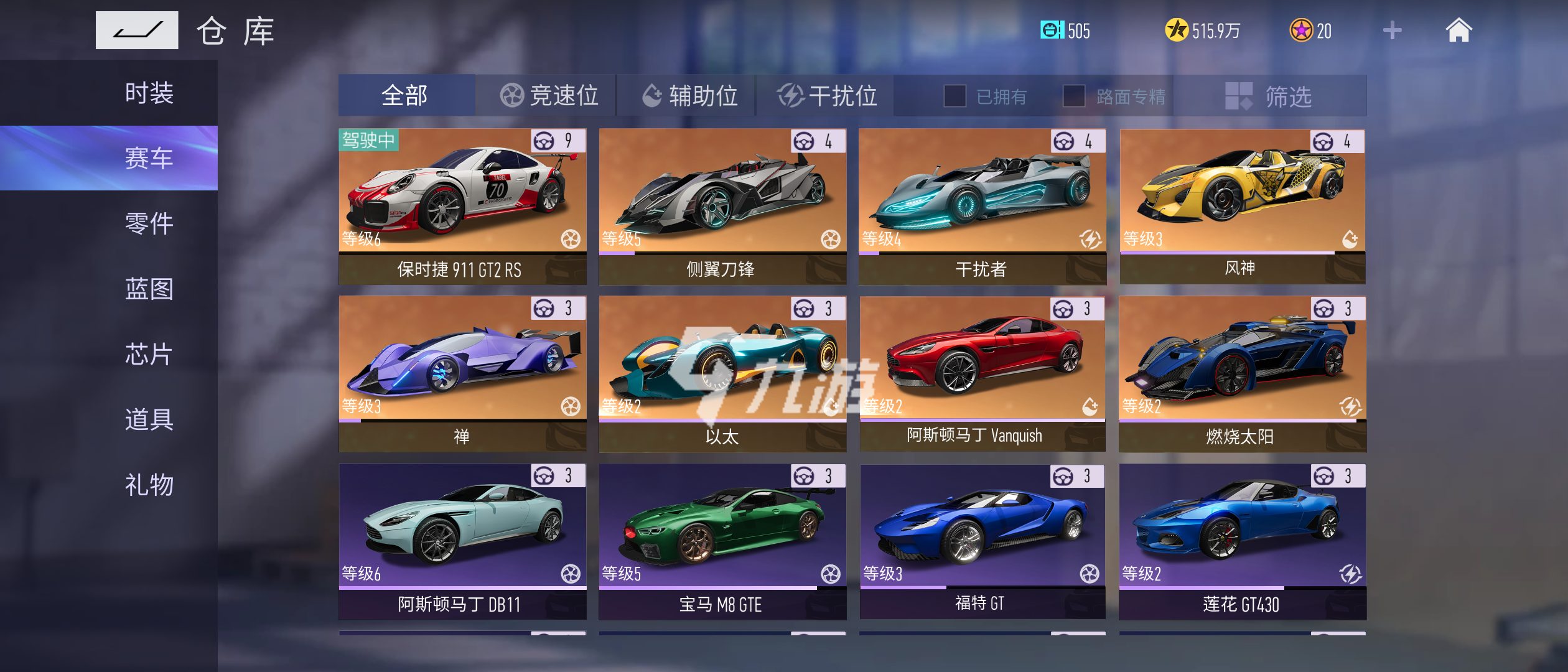
Task: Enable the 路面专精 checkbox
Action: coord(1074,96)
